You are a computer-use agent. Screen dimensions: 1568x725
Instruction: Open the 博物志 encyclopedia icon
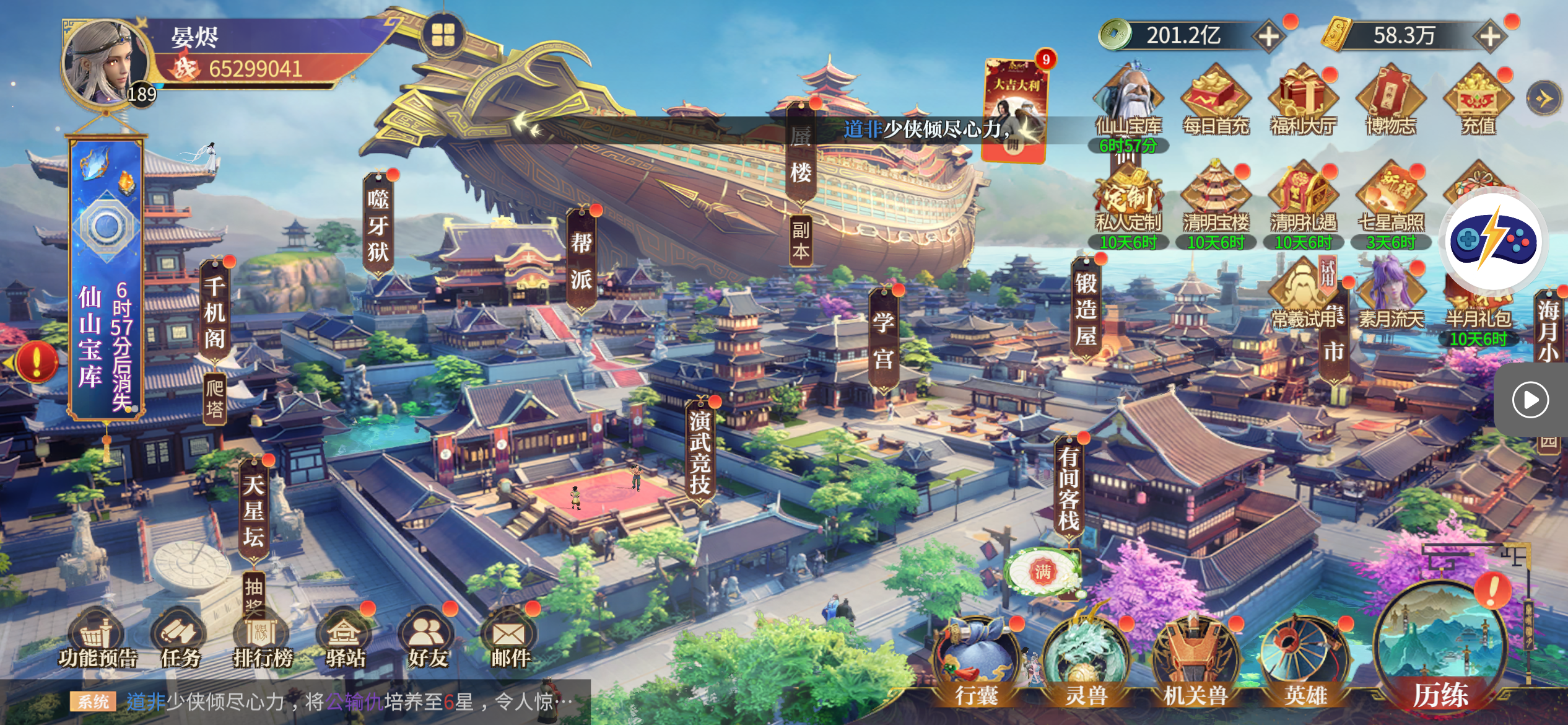point(1391,100)
